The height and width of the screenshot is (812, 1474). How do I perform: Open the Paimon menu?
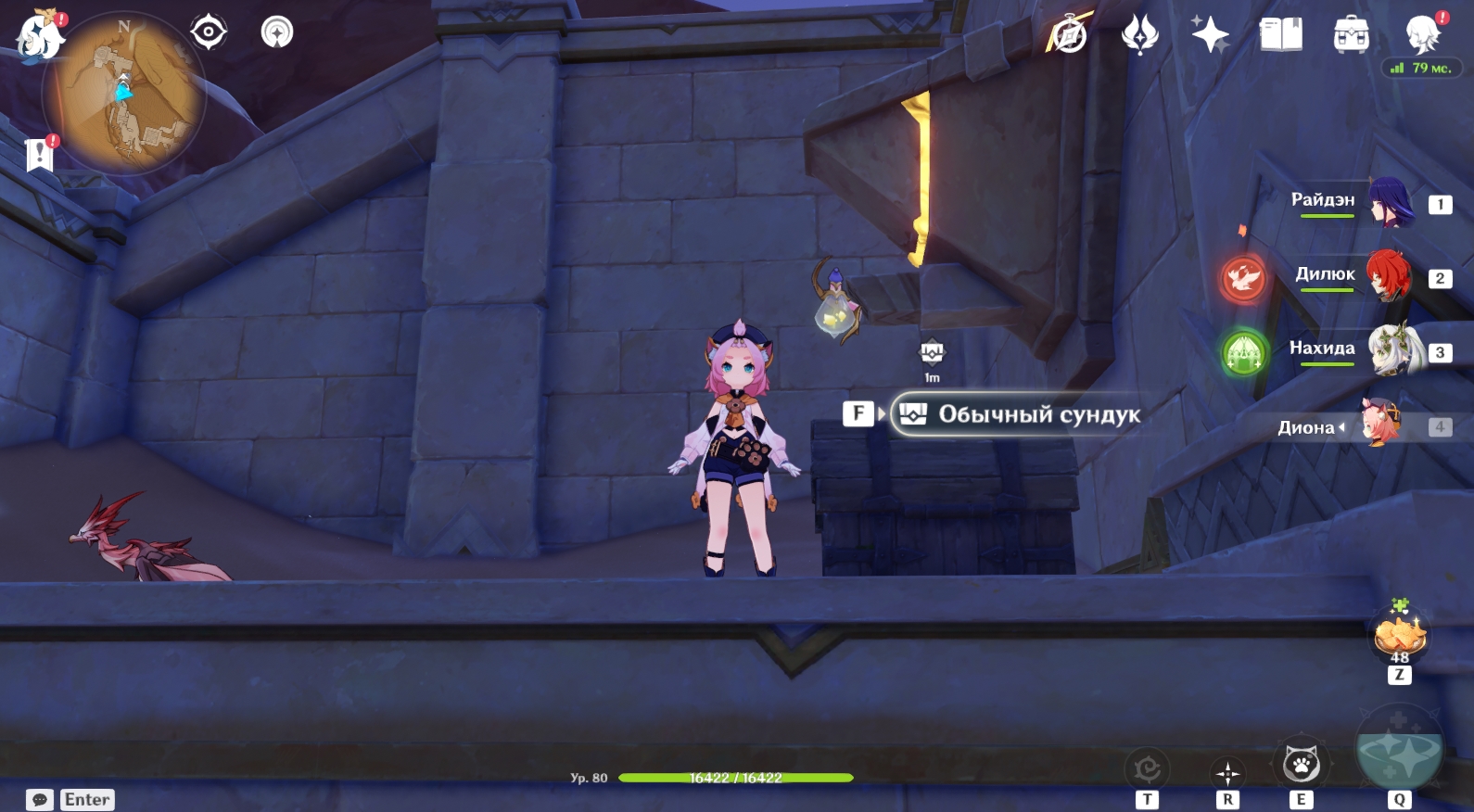(x=40, y=37)
